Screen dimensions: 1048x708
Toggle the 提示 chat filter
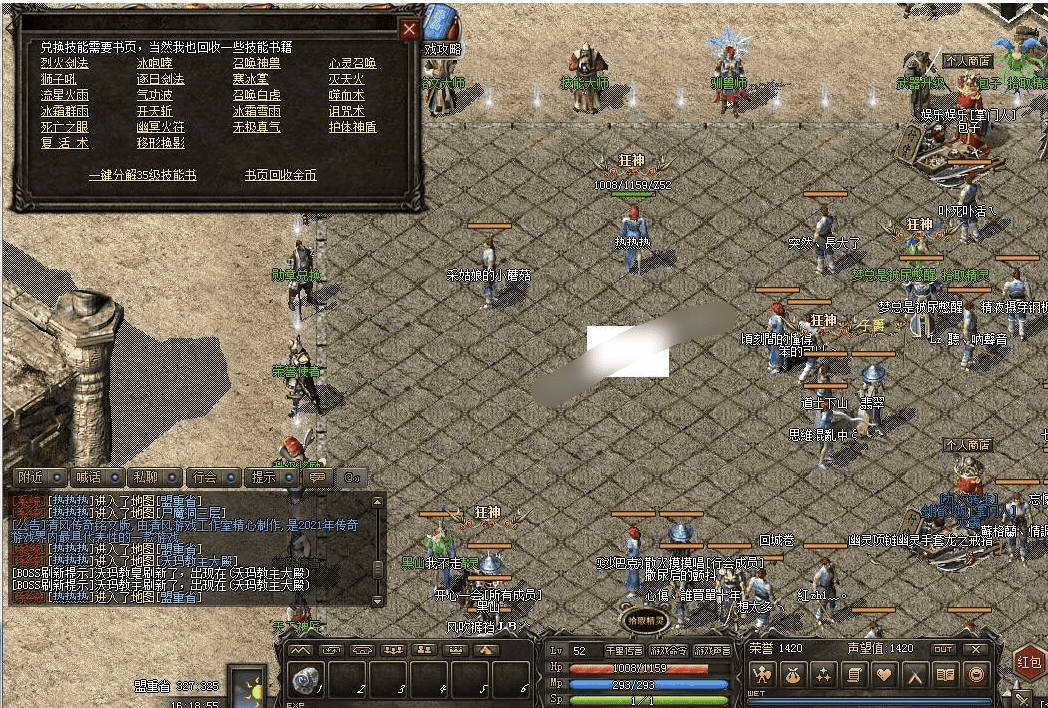(x=263, y=477)
